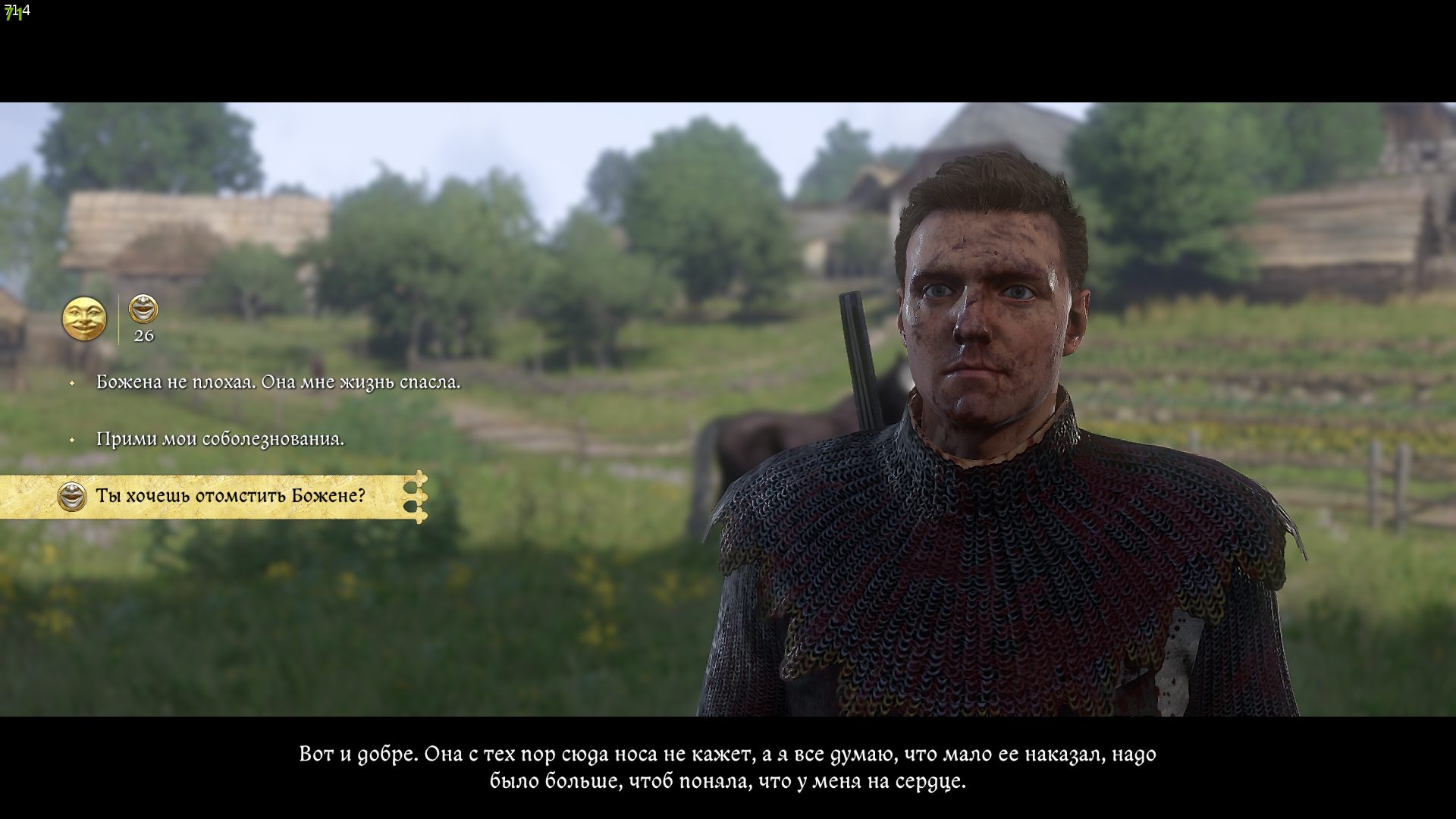This screenshot has width=1456, height=819.
Task: Select the "Прими мои соболезнования." dialogue option
Action: pyautogui.click(x=220, y=439)
